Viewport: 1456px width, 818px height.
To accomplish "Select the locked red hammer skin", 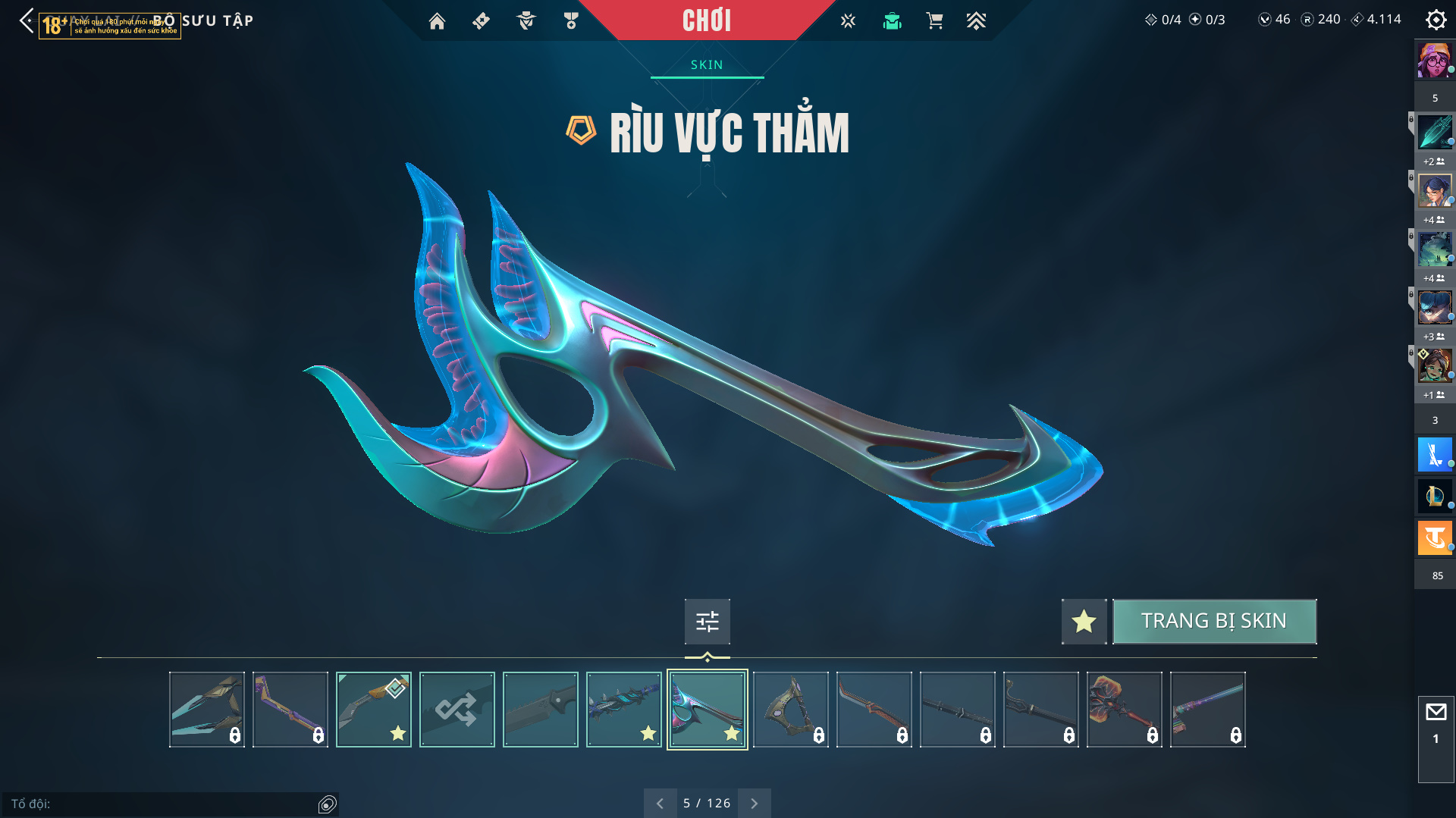I will pos(1124,710).
